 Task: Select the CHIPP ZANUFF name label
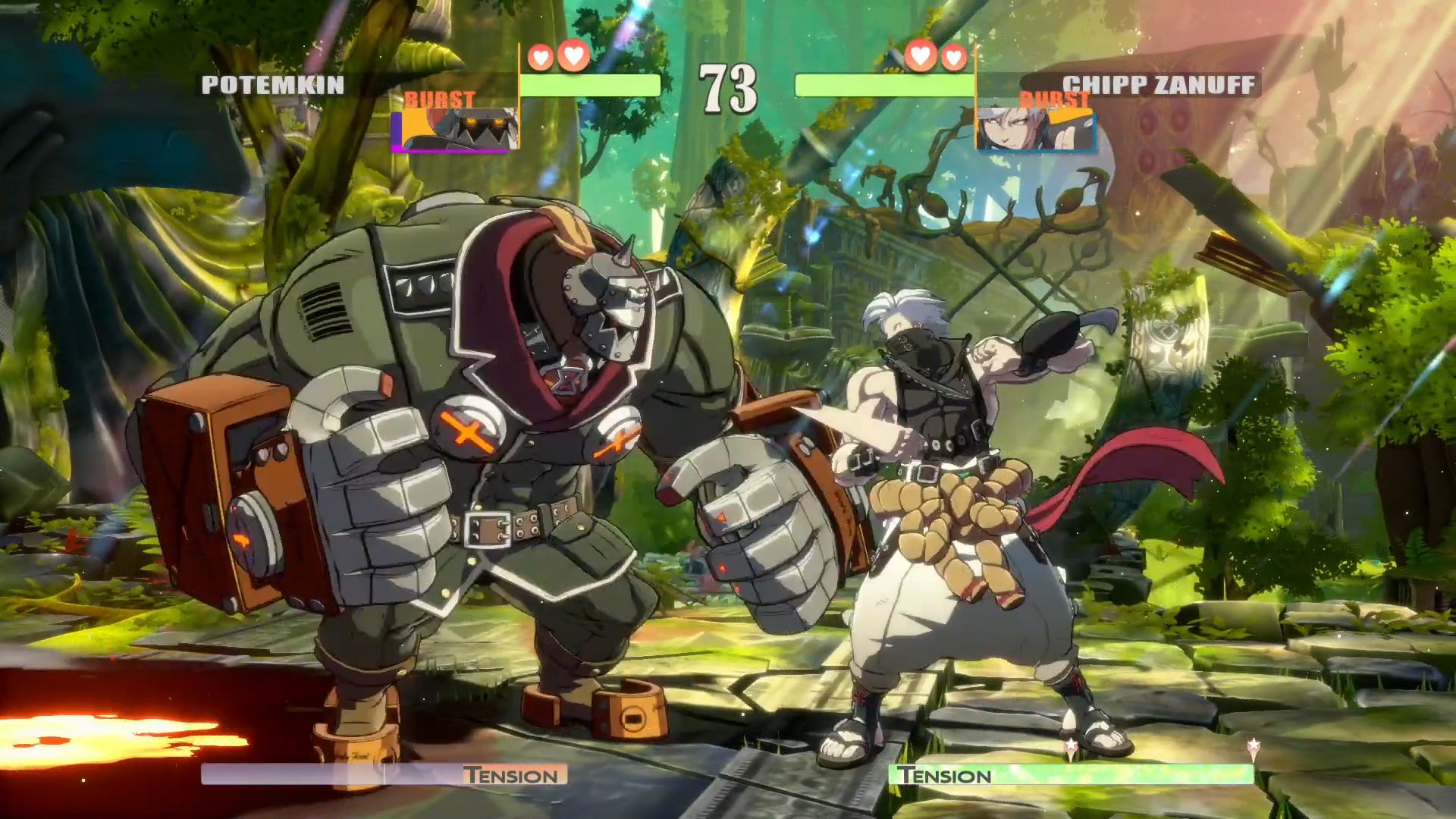click(1159, 83)
